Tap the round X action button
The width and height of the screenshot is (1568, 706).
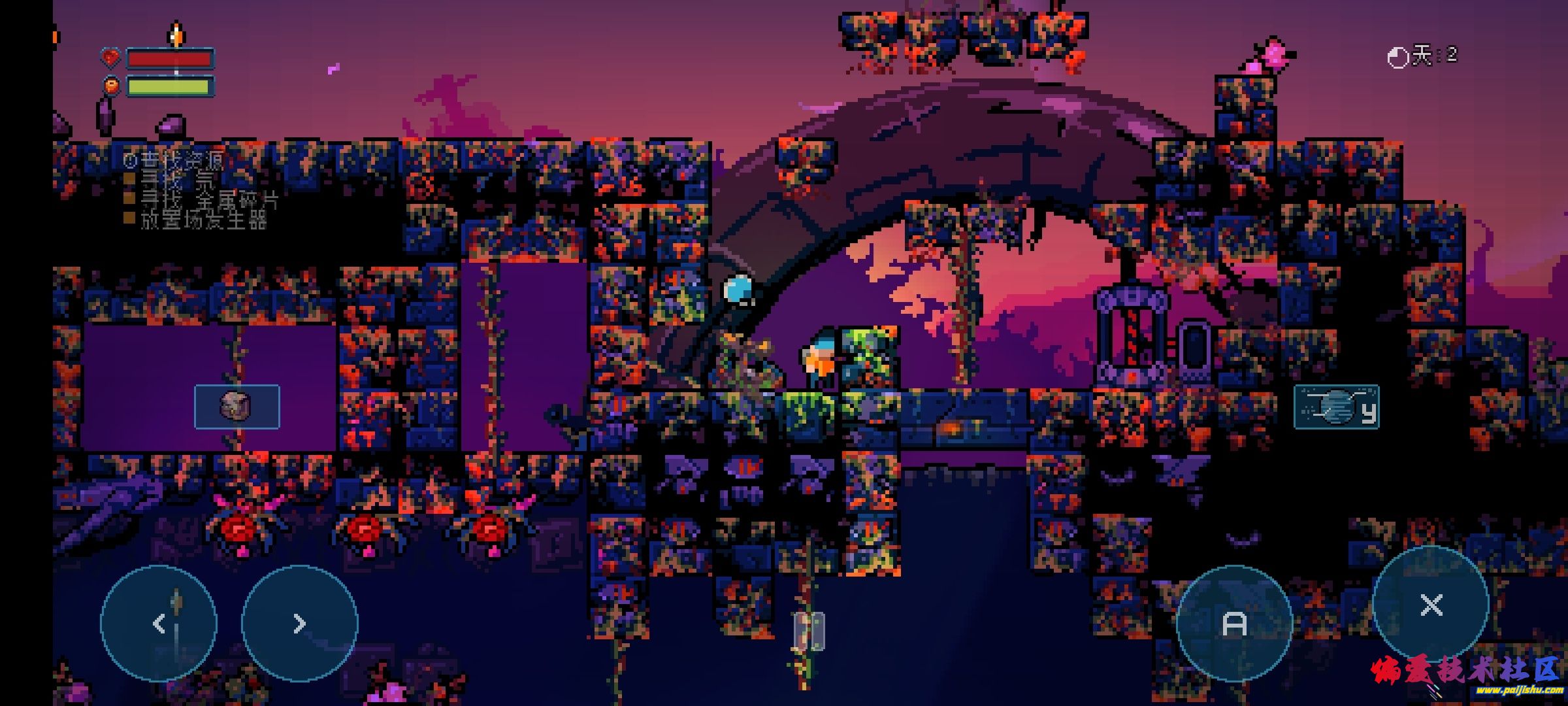pos(1431,605)
